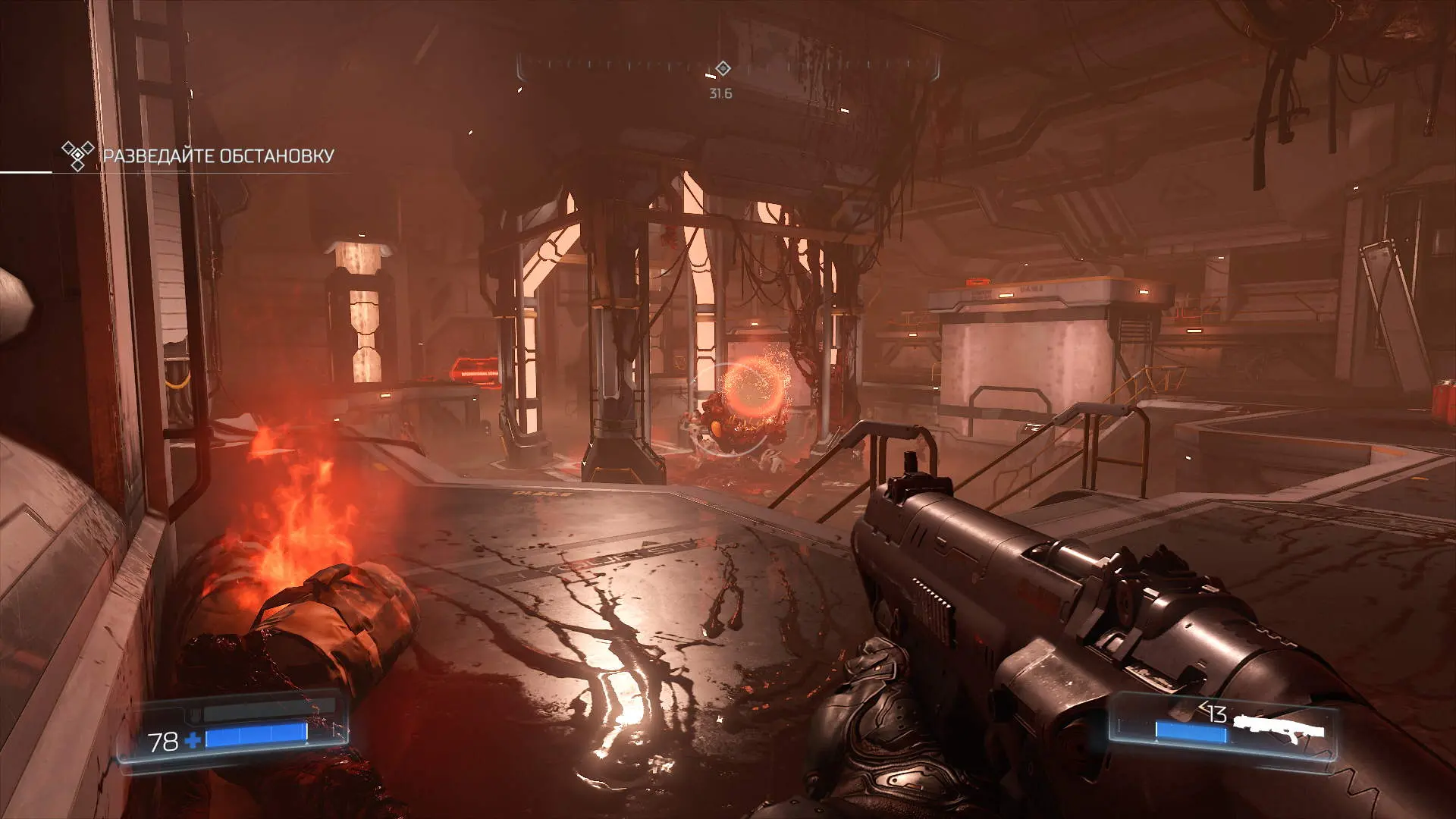The height and width of the screenshot is (819, 1456).
Task: Select the diamond objective marker on the compass
Action: (x=723, y=69)
